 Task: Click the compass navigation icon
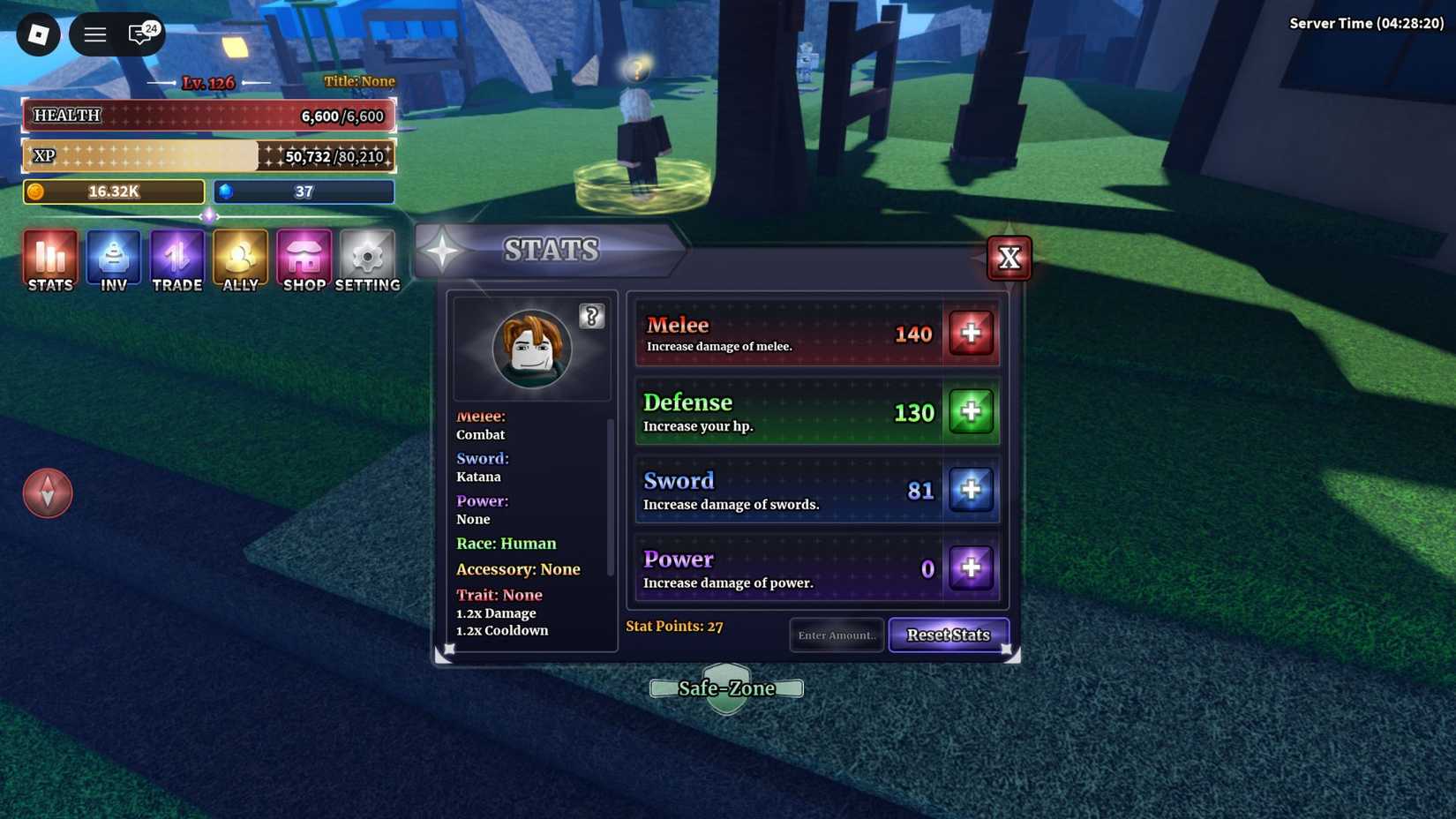coord(48,492)
